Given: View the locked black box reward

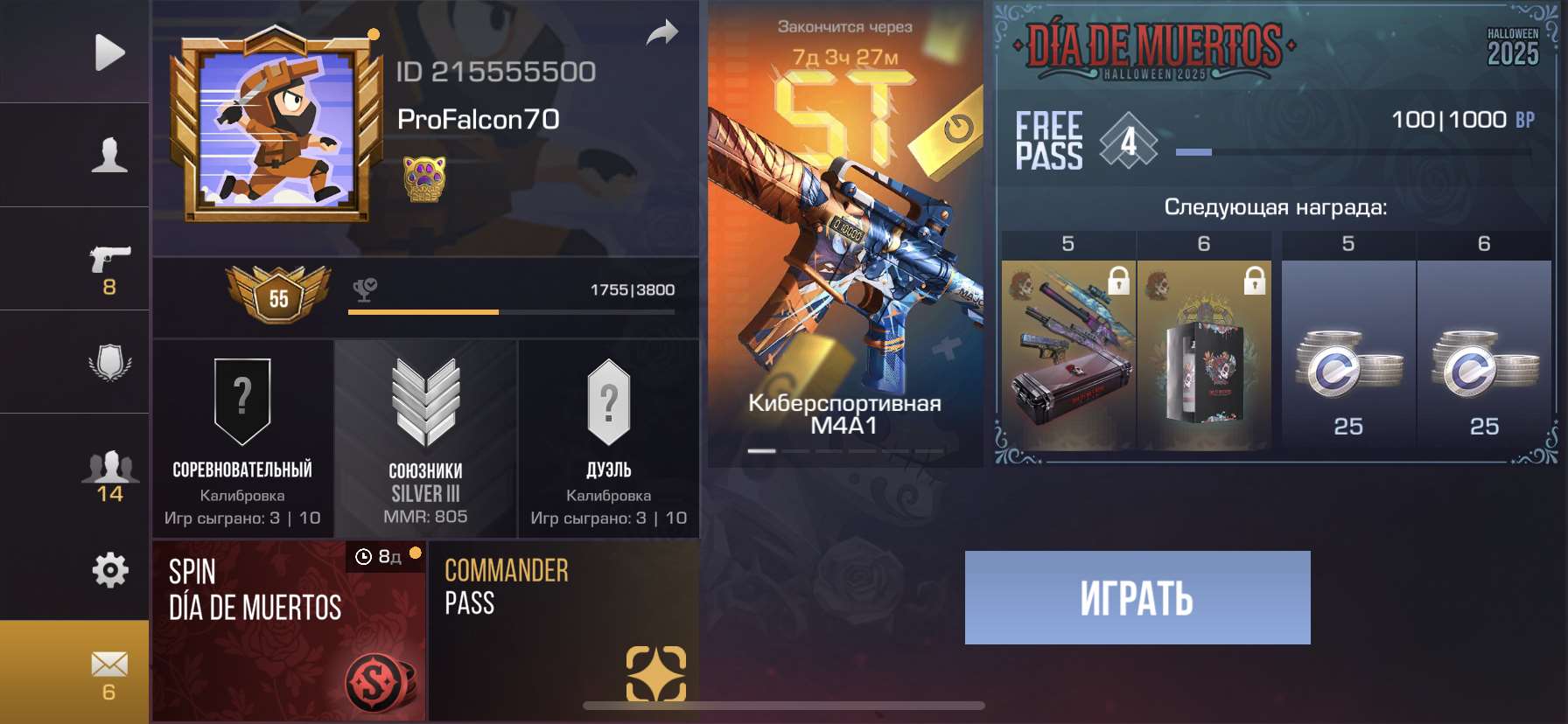Looking at the screenshot, I should click(x=1204, y=354).
